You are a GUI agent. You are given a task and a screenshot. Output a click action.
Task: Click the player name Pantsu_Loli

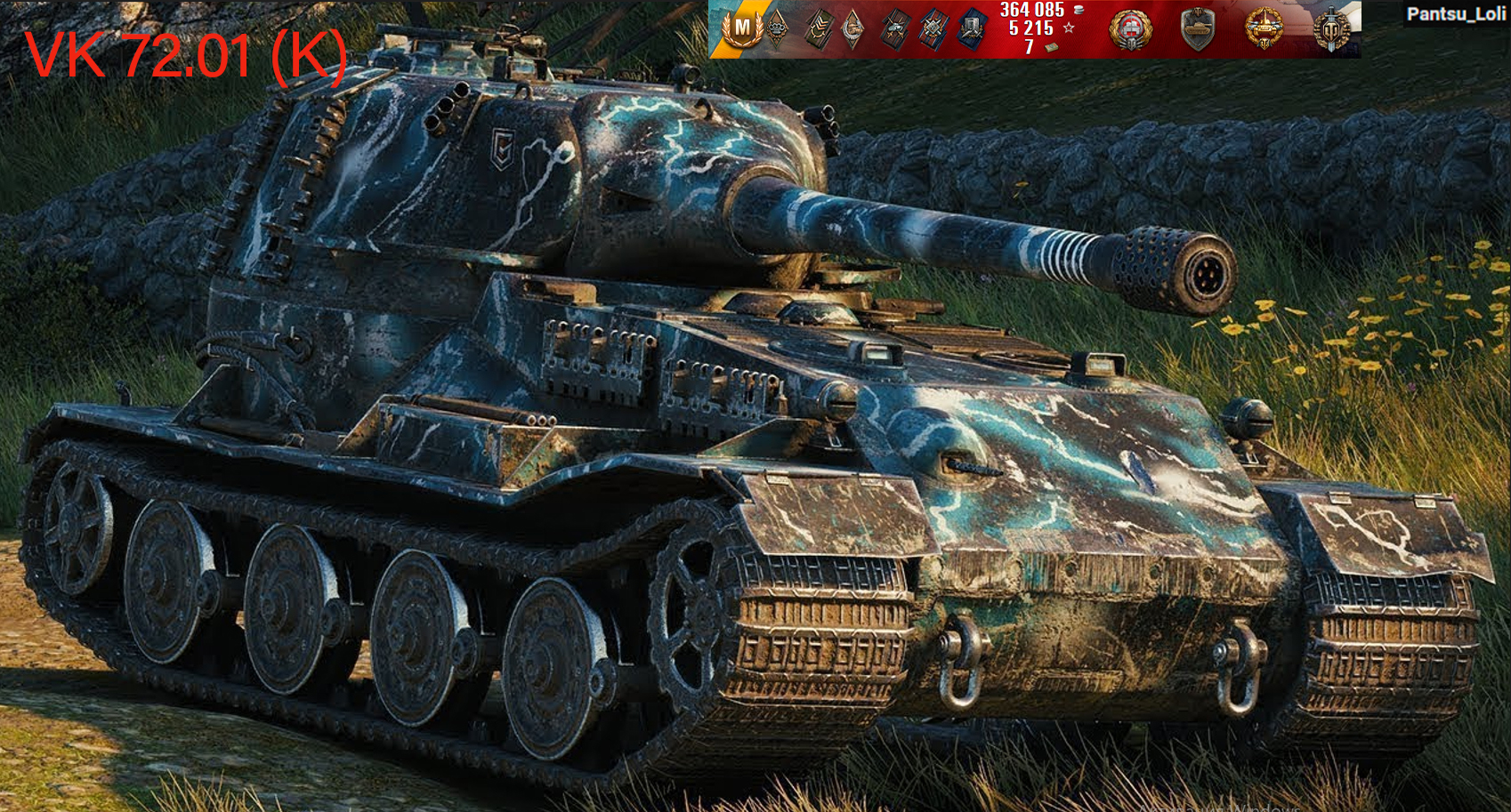[1456, 13]
